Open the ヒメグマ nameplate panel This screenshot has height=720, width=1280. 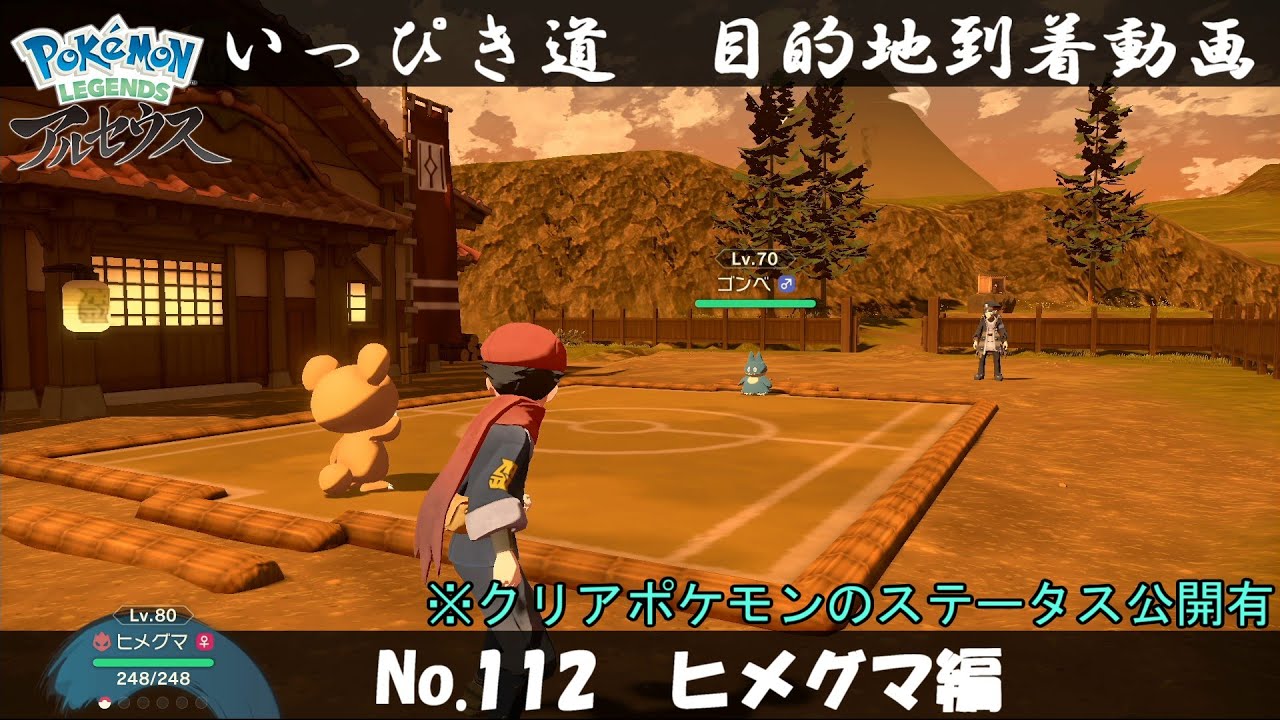coord(150,641)
